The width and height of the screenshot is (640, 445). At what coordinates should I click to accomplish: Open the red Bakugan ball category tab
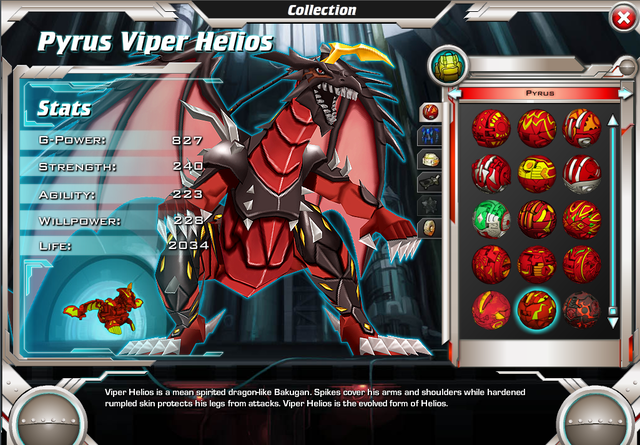(429, 110)
